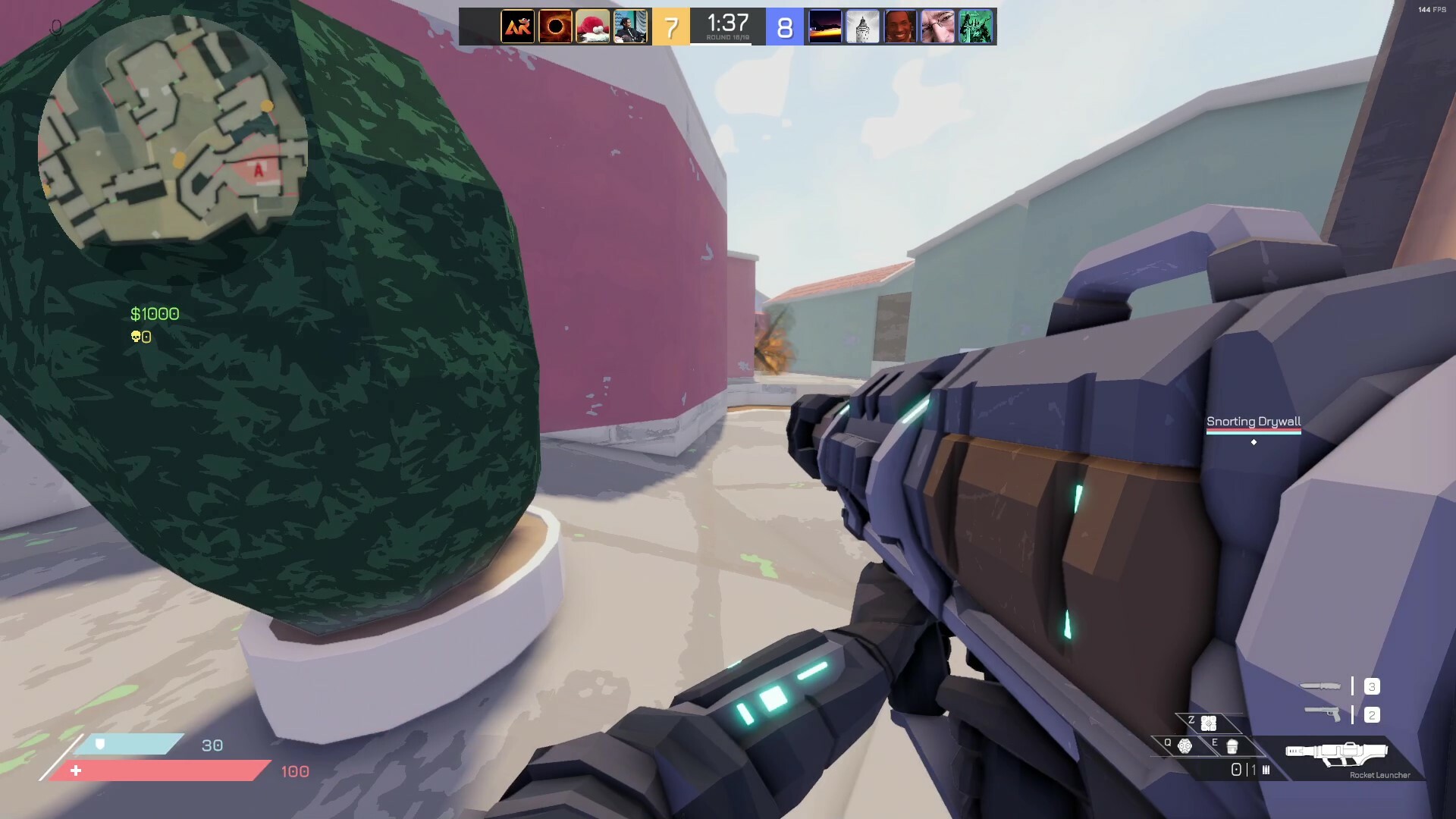Click the $1000 money display
Viewport: 1456px width, 819px height.
click(x=155, y=312)
